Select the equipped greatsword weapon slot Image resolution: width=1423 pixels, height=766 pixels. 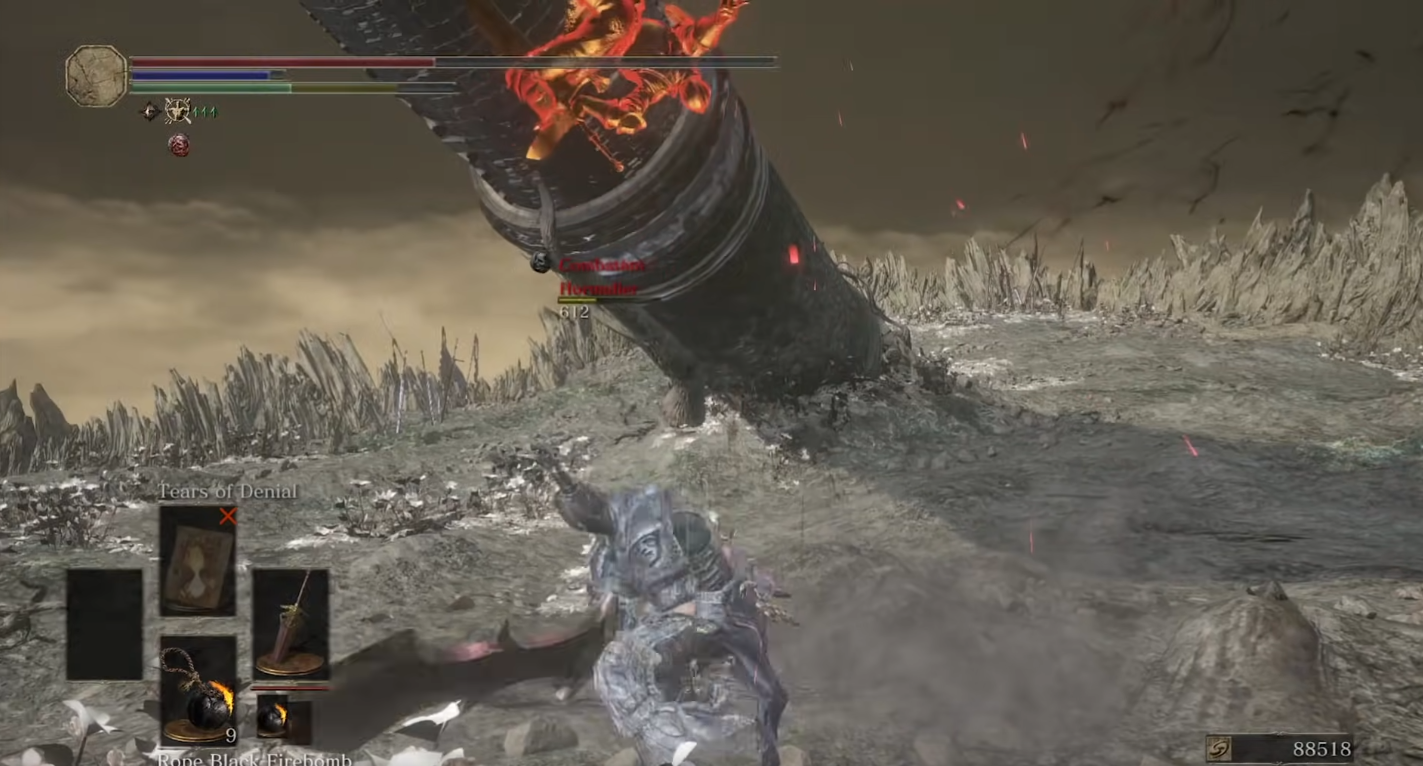pos(290,624)
